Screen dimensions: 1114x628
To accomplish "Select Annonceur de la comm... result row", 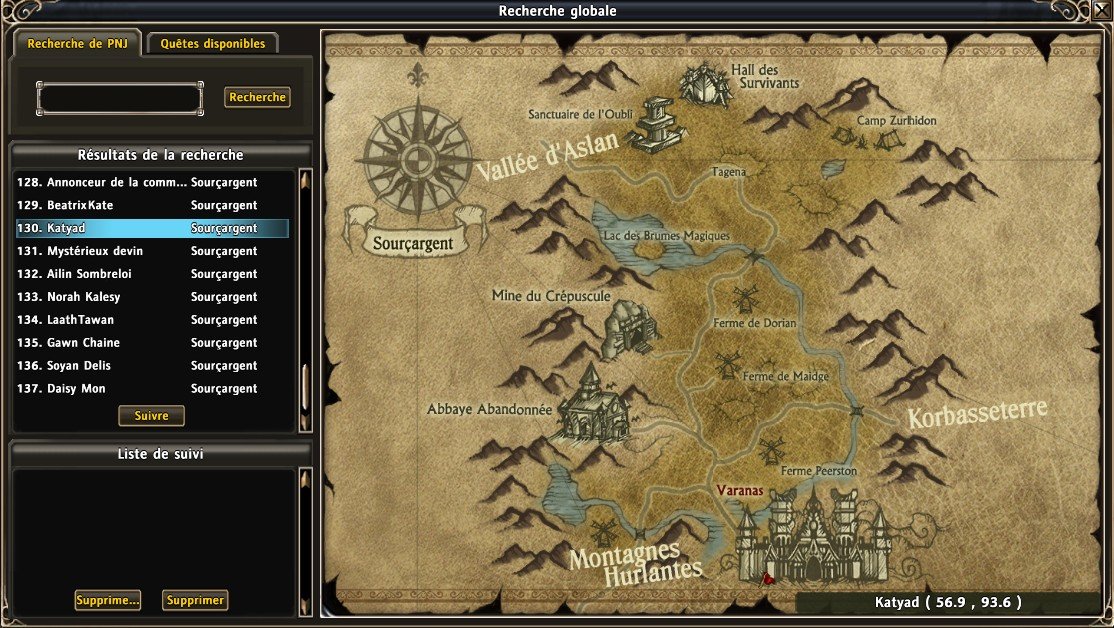I will tap(152, 183).
